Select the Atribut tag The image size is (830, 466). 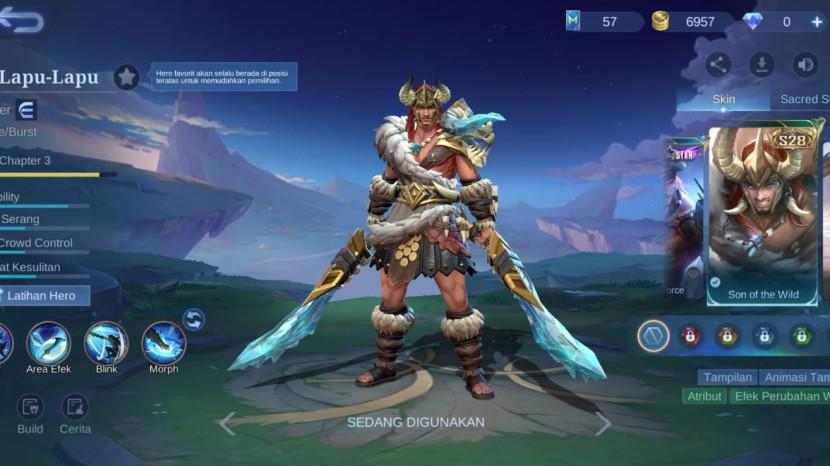(705, 396)
